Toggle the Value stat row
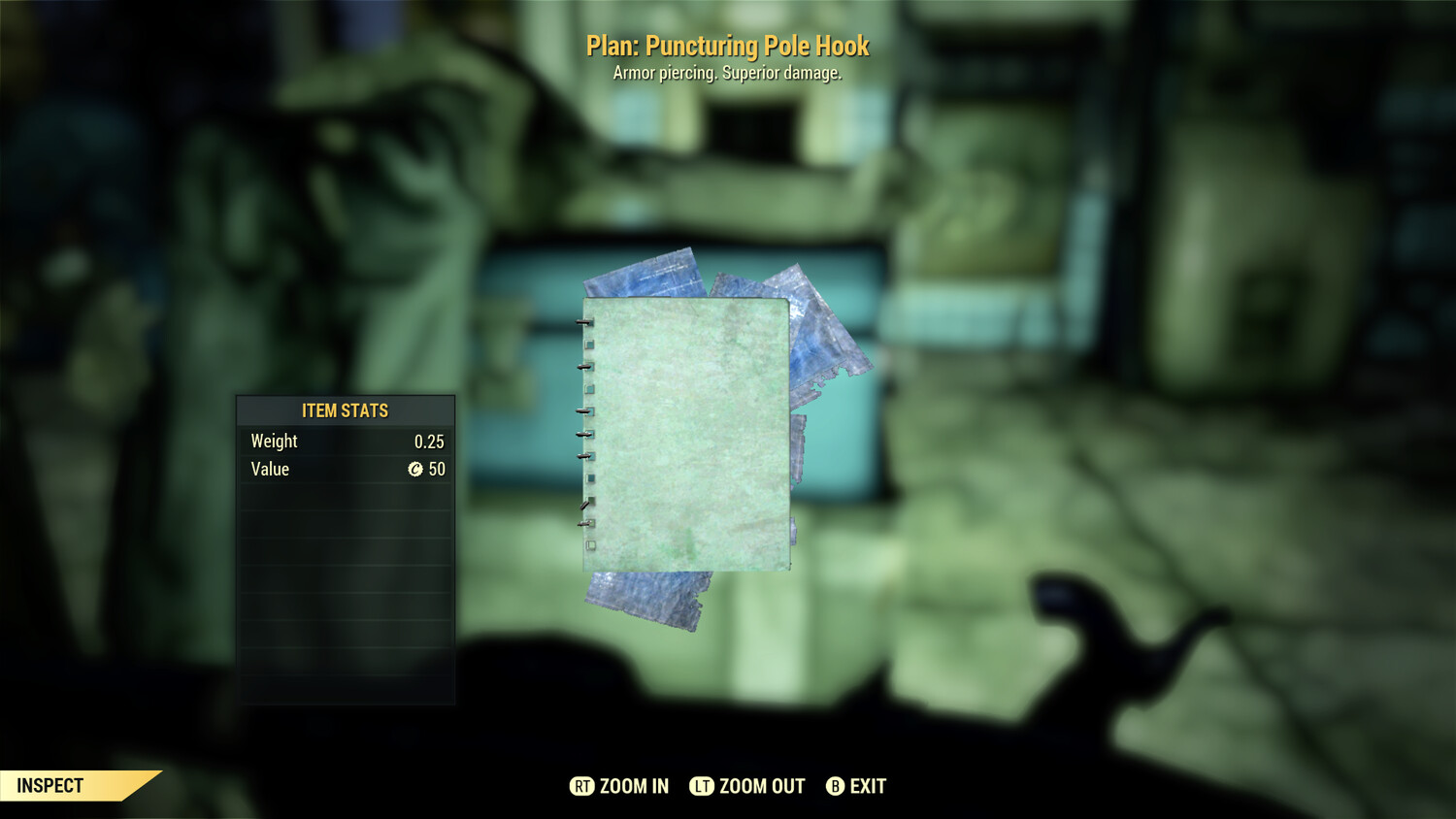 click(345, 470)
